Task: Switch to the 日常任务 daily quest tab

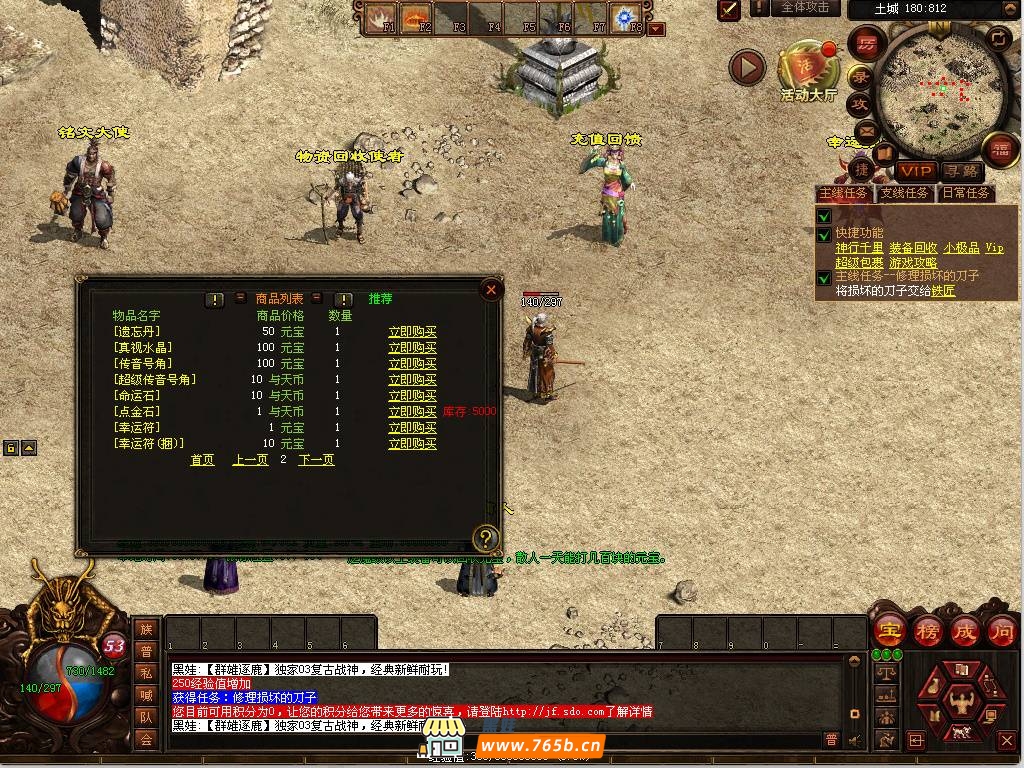Action: point(965,193)
